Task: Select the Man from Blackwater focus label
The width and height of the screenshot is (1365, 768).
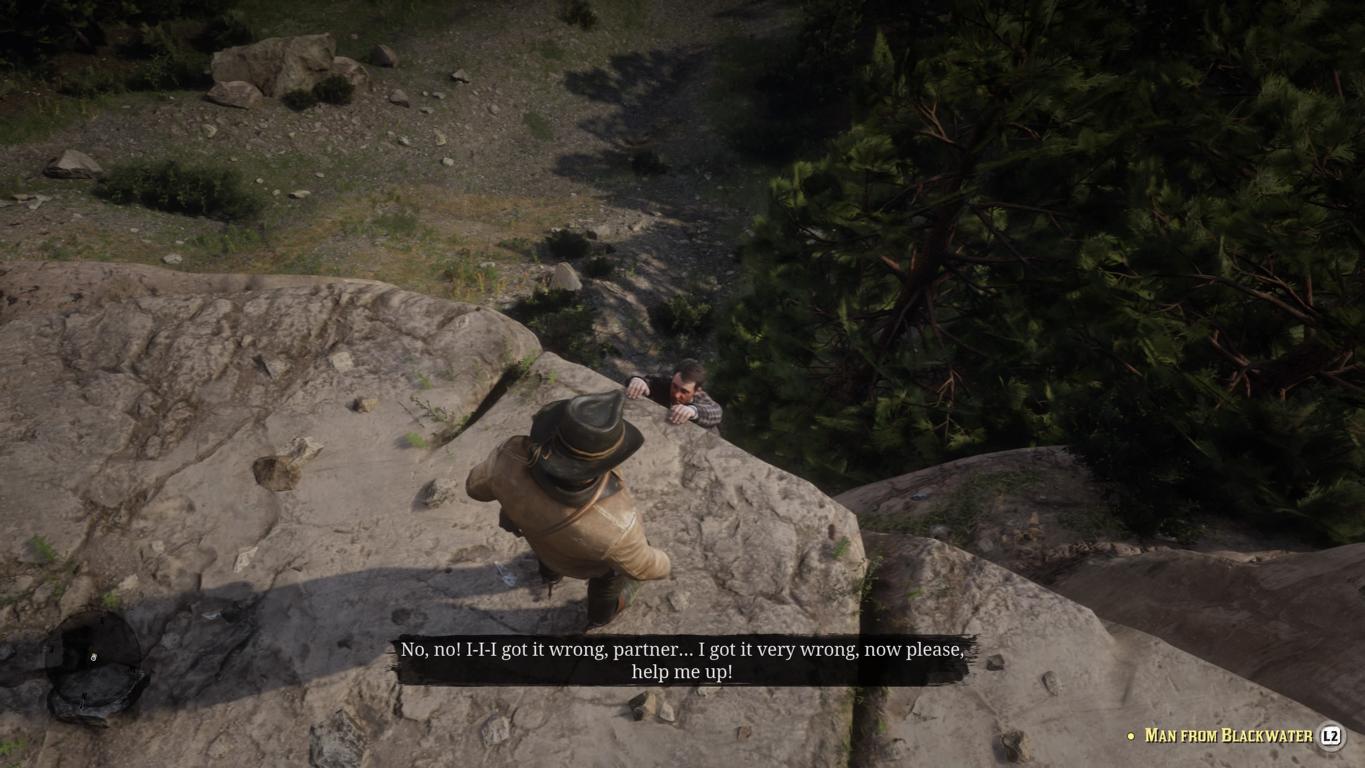Action: point(1228,736)
